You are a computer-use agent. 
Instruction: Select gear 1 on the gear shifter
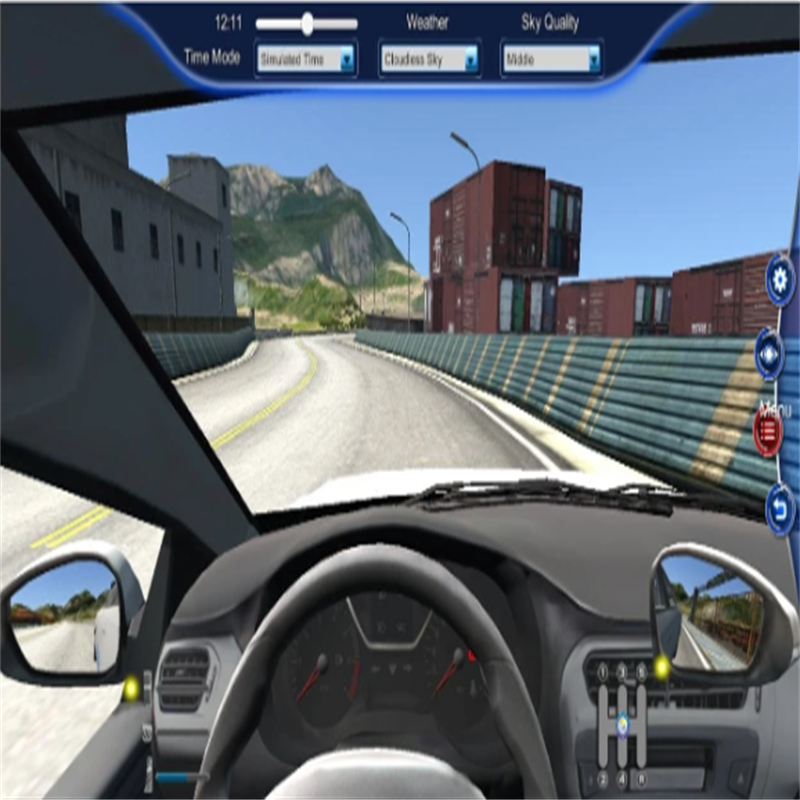pos(602,672)
